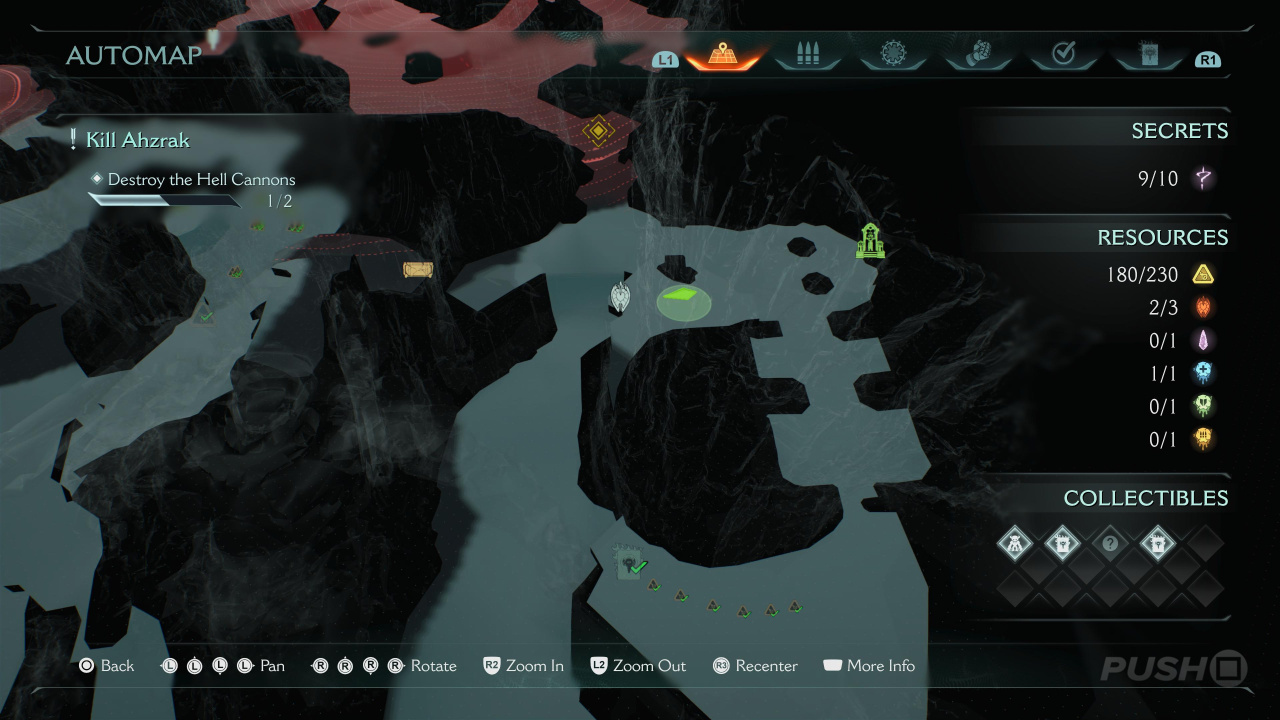Select the yellow diamond objective marker on map

(597, 130)
